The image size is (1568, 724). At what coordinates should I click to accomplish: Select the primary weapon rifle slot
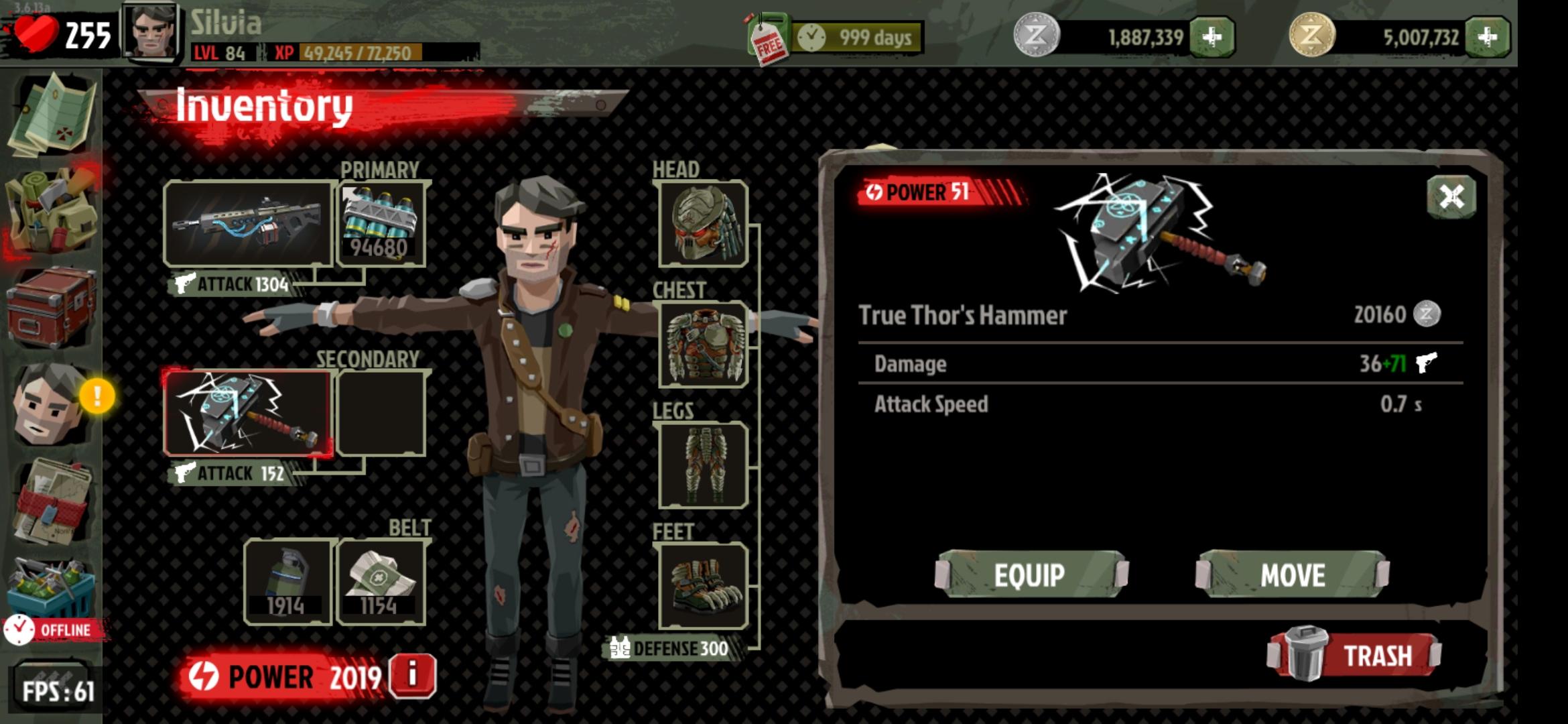(248, 223)
